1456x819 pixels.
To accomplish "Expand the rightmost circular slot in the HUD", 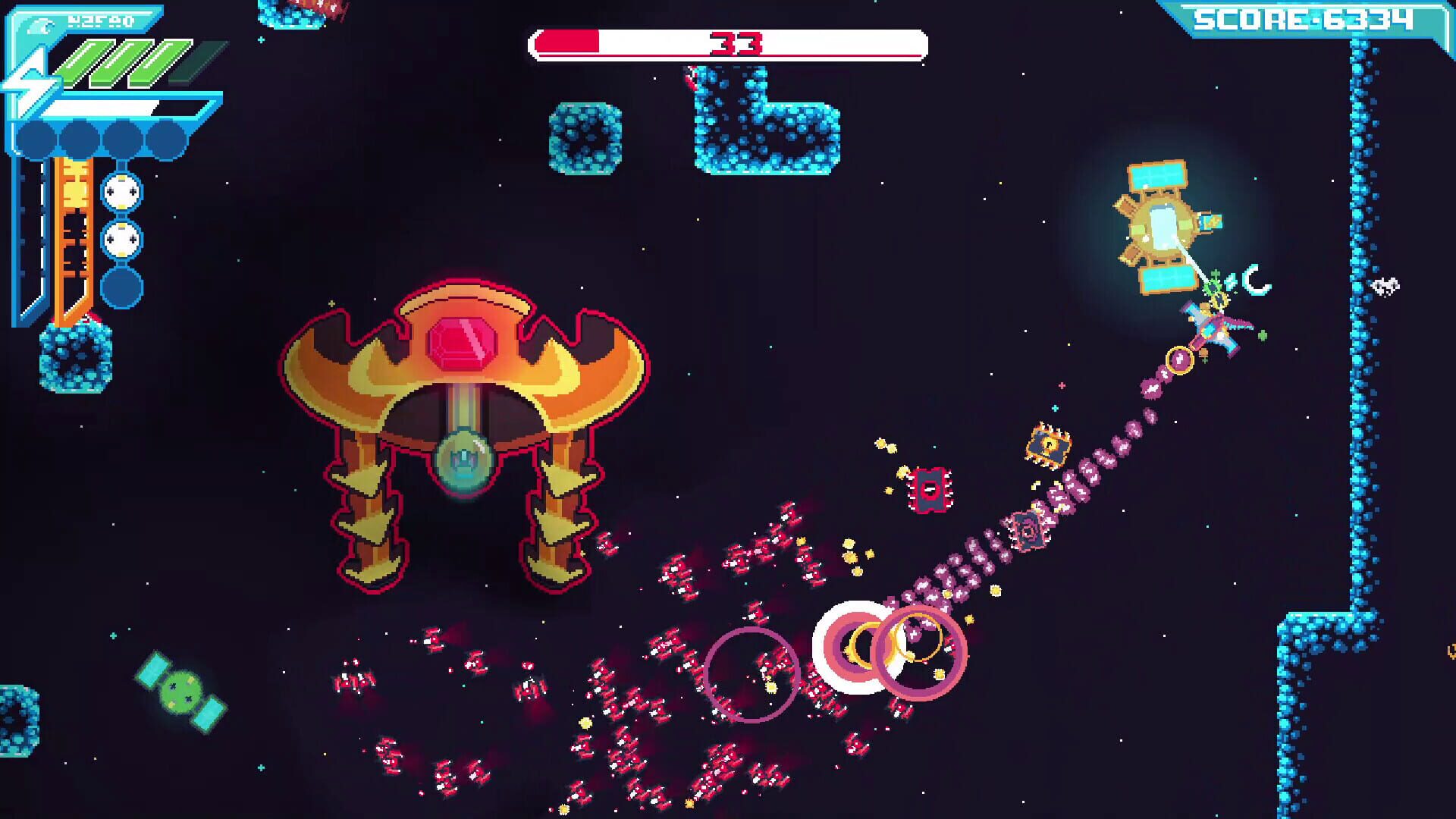I will pos(165,136).
